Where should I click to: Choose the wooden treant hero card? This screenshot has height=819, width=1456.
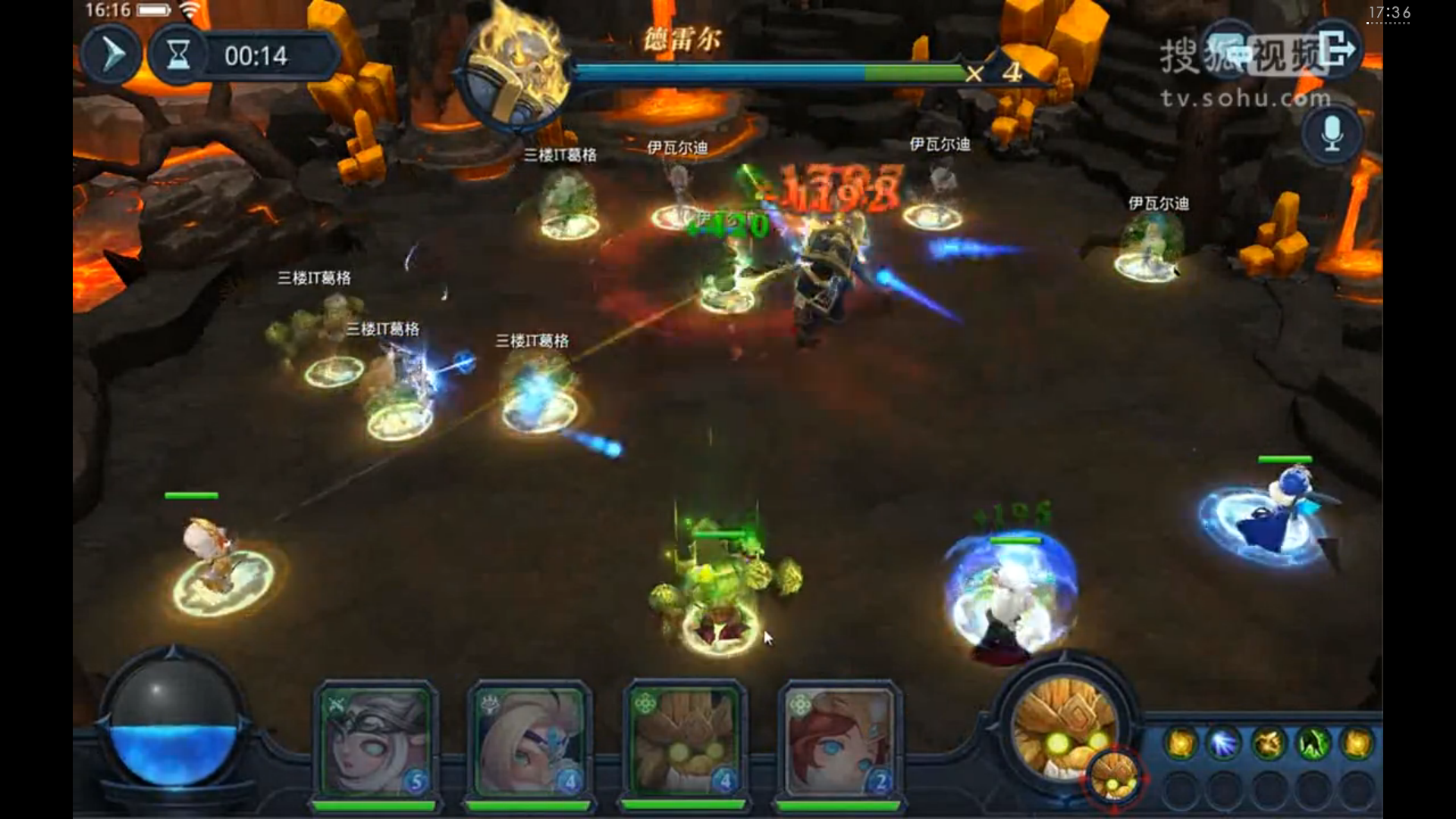(684, 741)
